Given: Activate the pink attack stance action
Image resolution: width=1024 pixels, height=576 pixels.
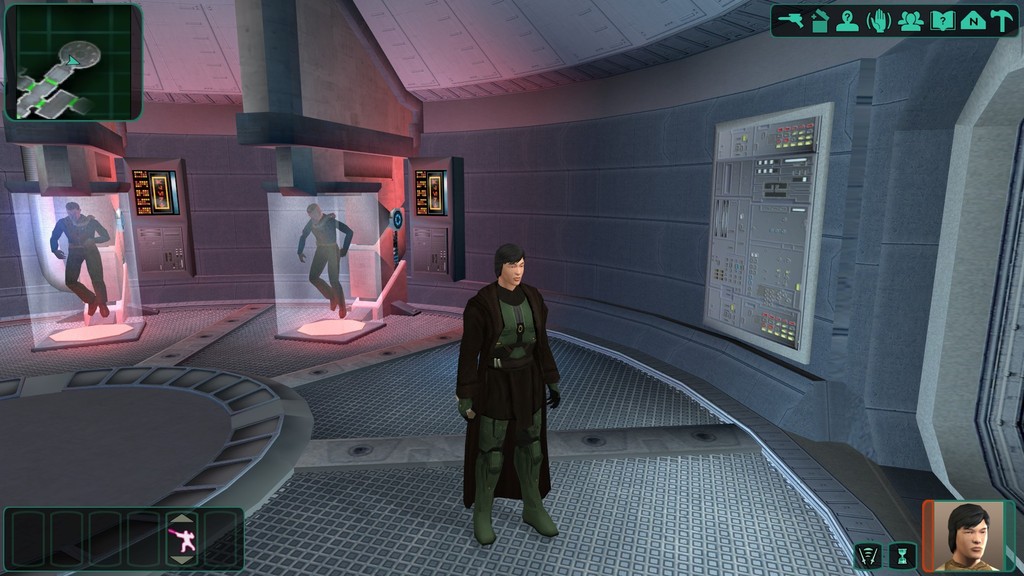Looking at the screenshot, I should pos(181,541).
